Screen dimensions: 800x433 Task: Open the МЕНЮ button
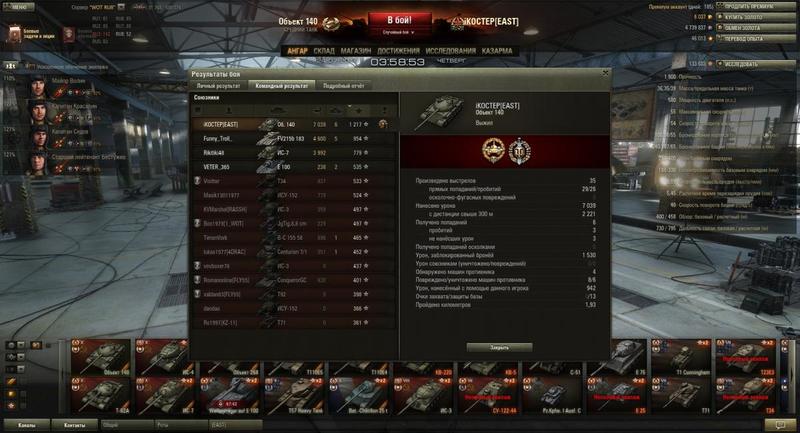(20, 6)
